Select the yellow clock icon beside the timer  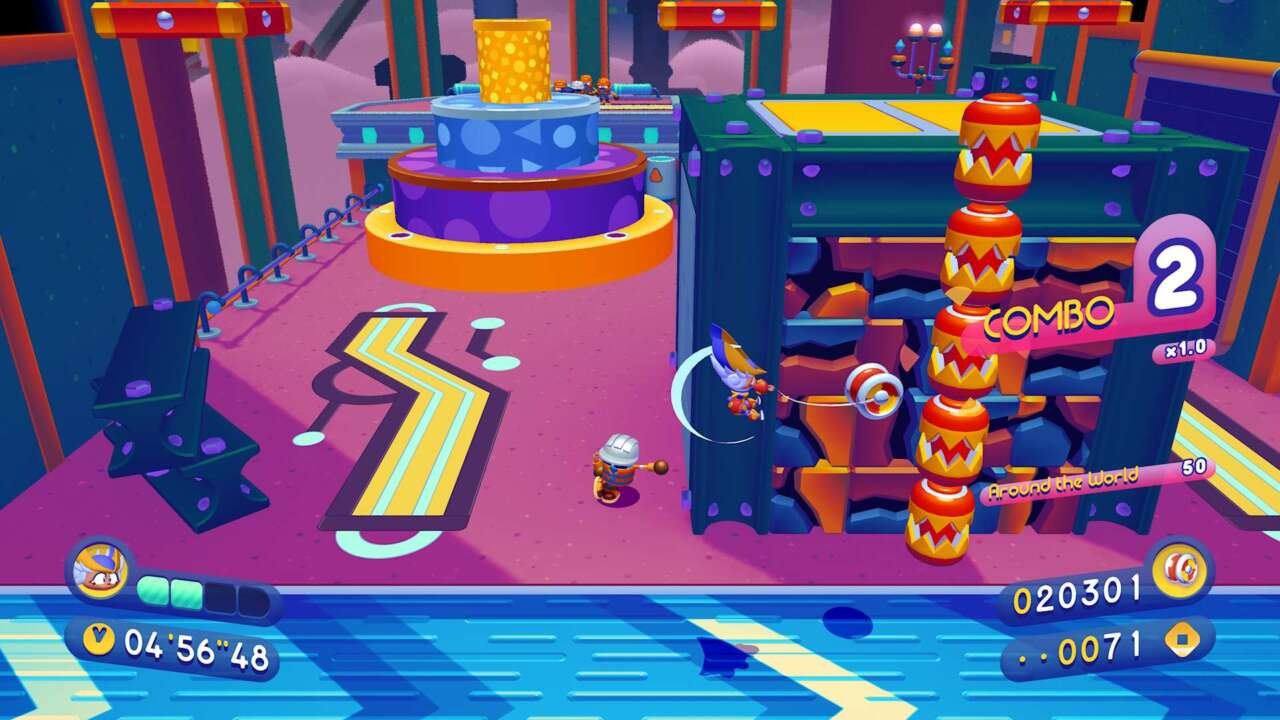[x=97, y=637]
